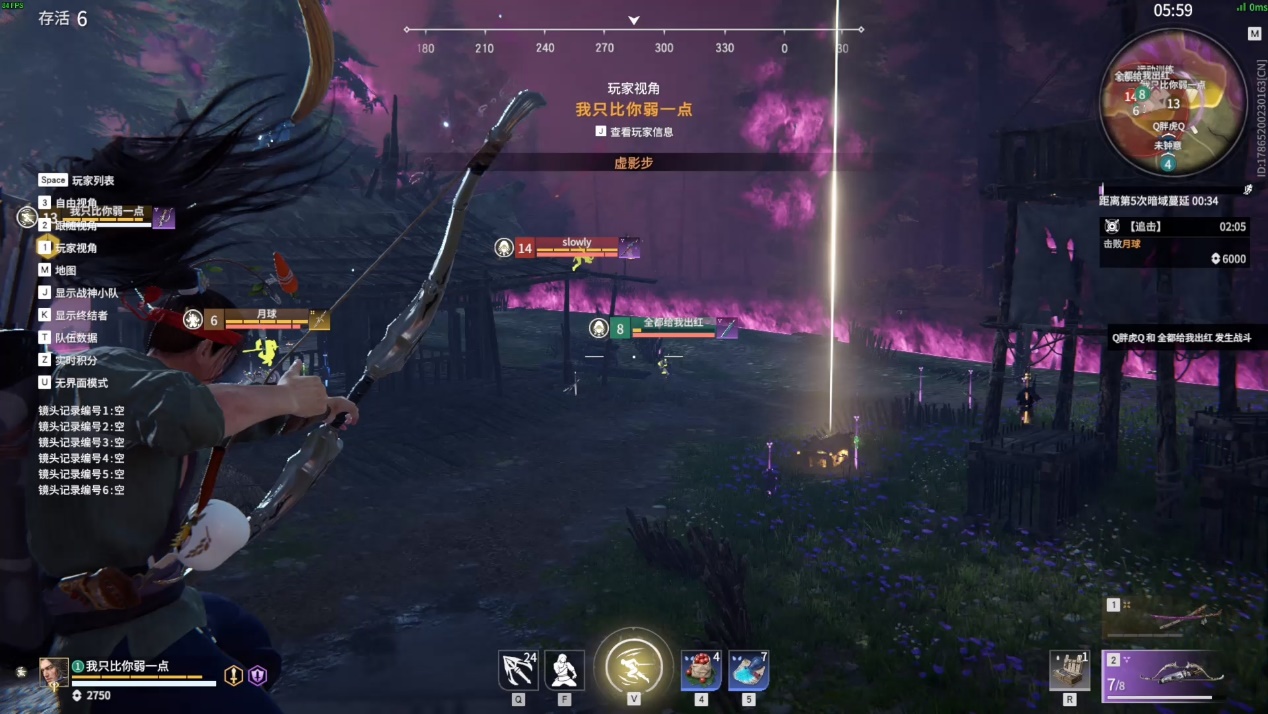
Task: Open 队伍数据 team data
Action: [x=76, y=338]
